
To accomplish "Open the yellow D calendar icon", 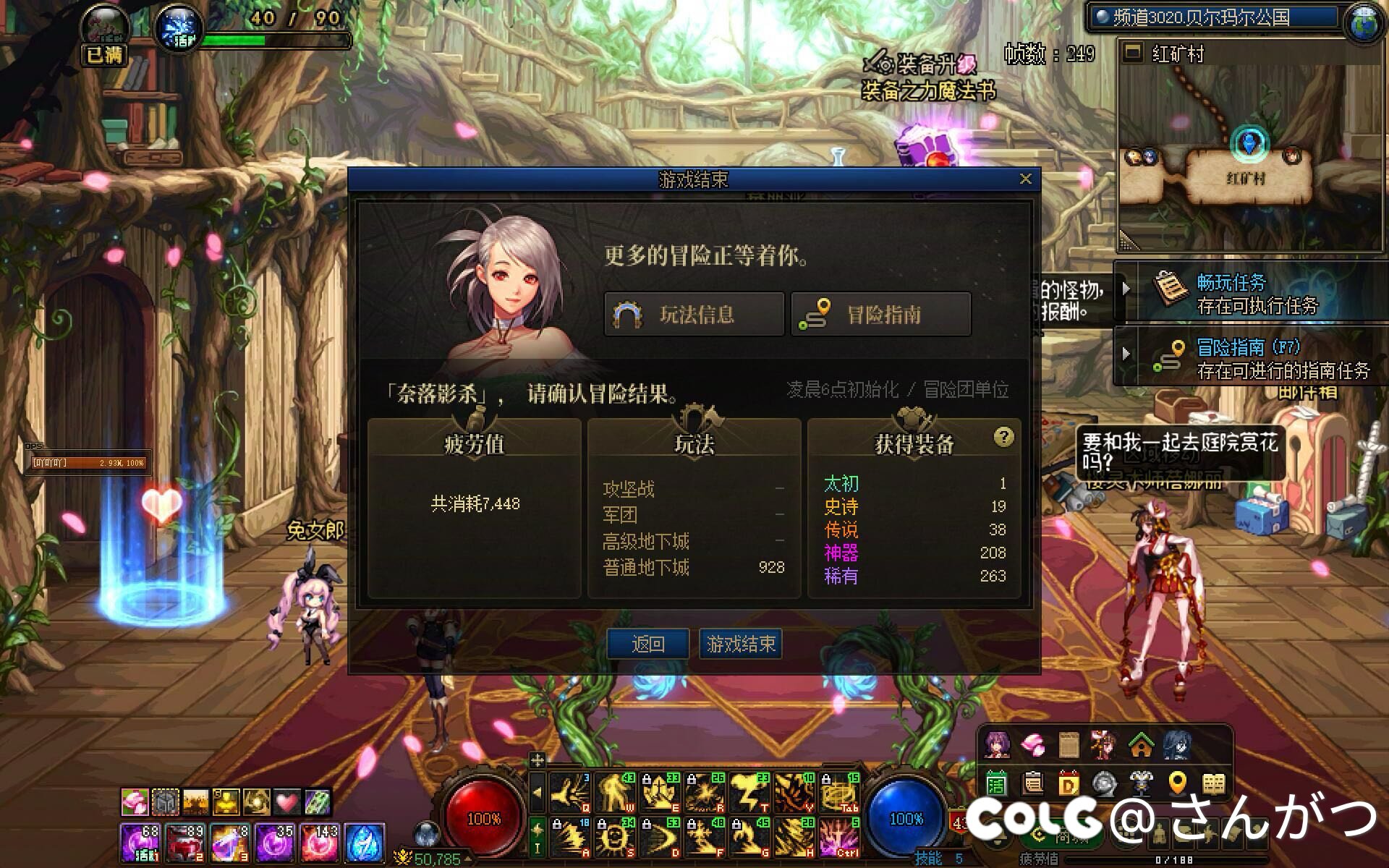I will (x=1069, y=783).
